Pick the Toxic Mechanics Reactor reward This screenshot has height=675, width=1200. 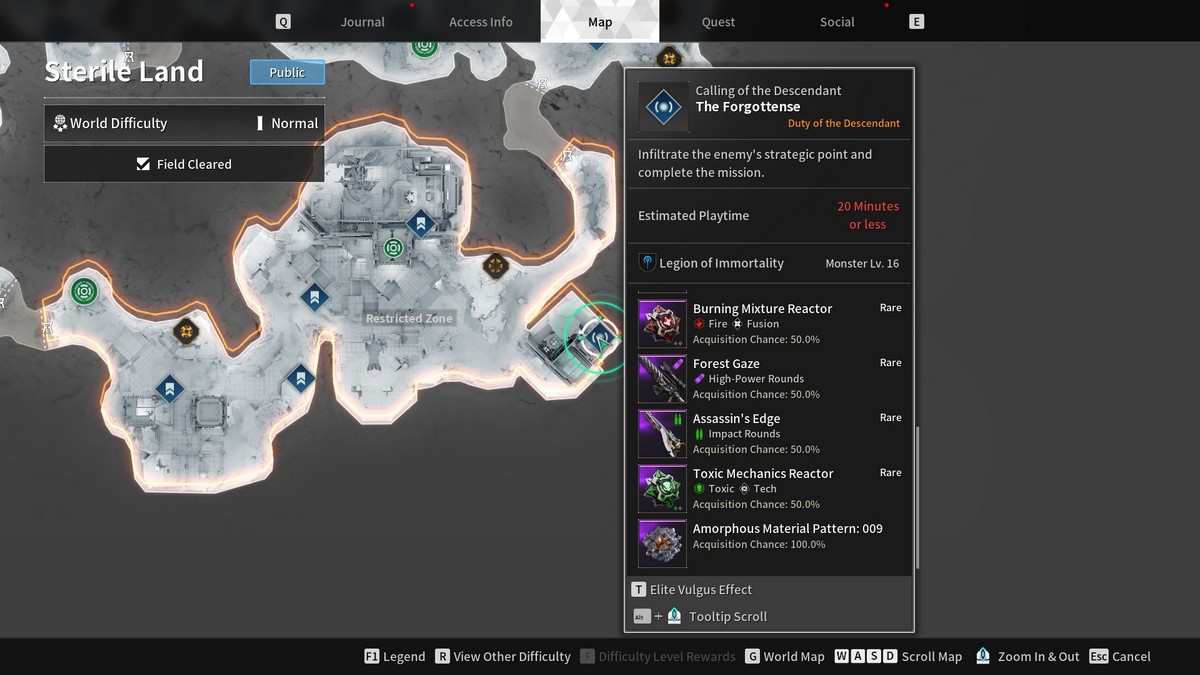coord(762,488)
